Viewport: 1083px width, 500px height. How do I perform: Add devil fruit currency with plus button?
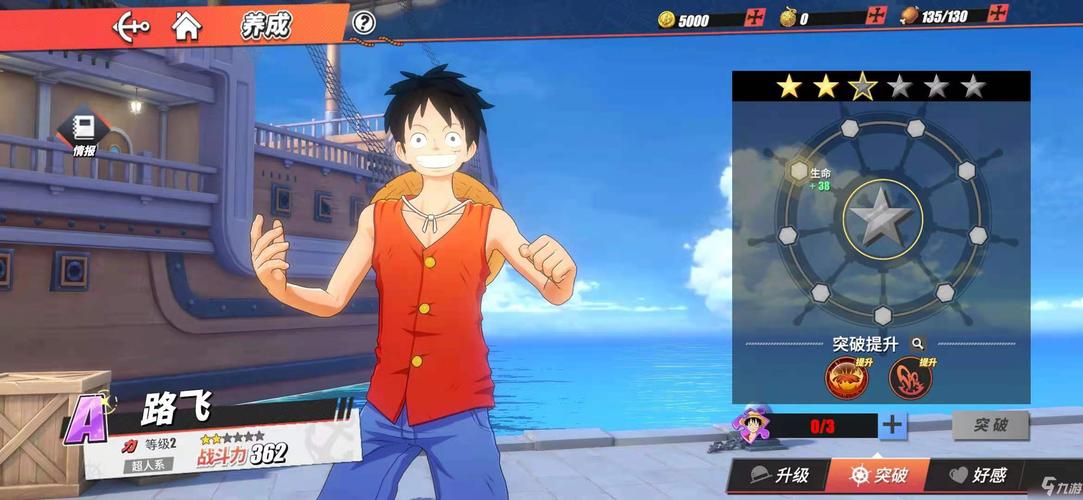(876, 16)
